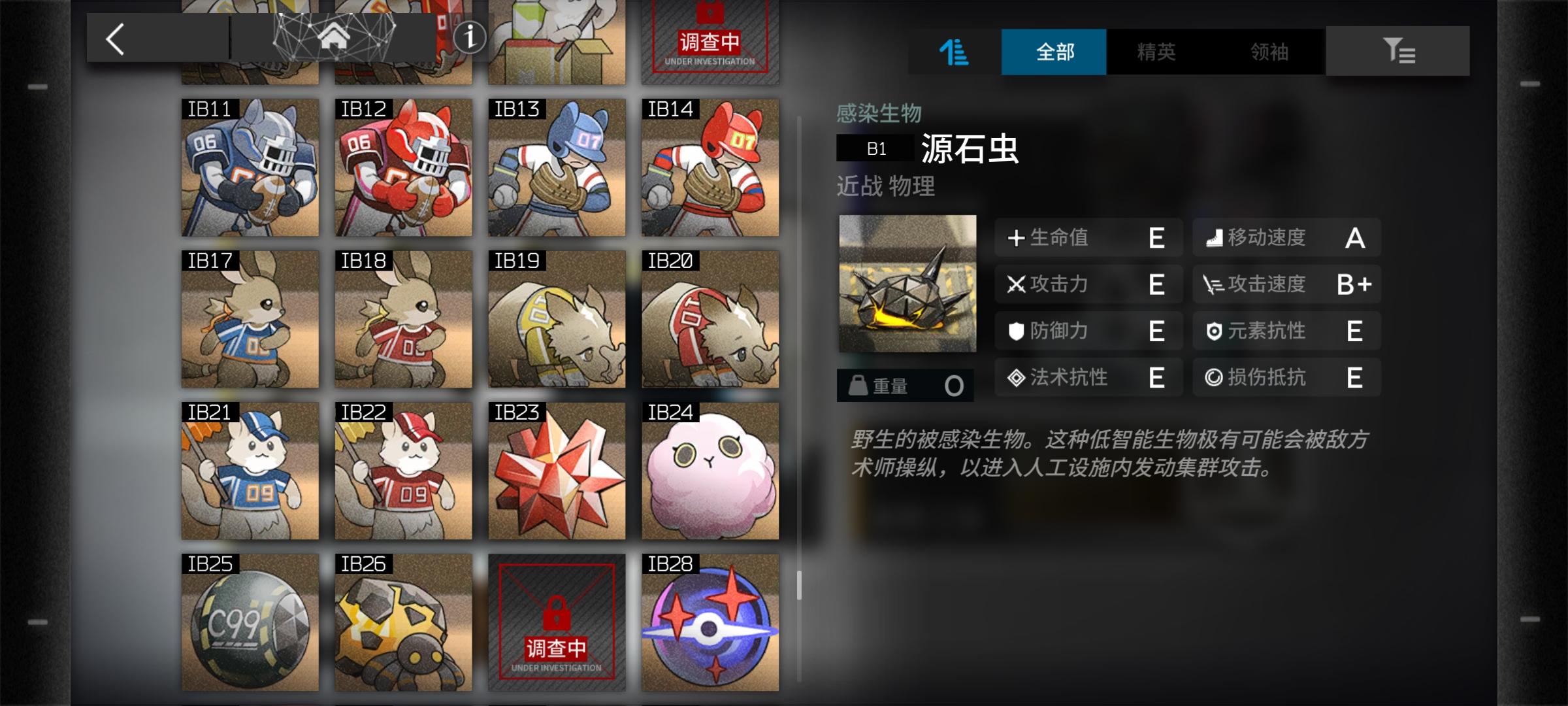Click the 防御力 shield icon
The width and height of the screenshot is (1568, 706).
[x=1015, y=331]
